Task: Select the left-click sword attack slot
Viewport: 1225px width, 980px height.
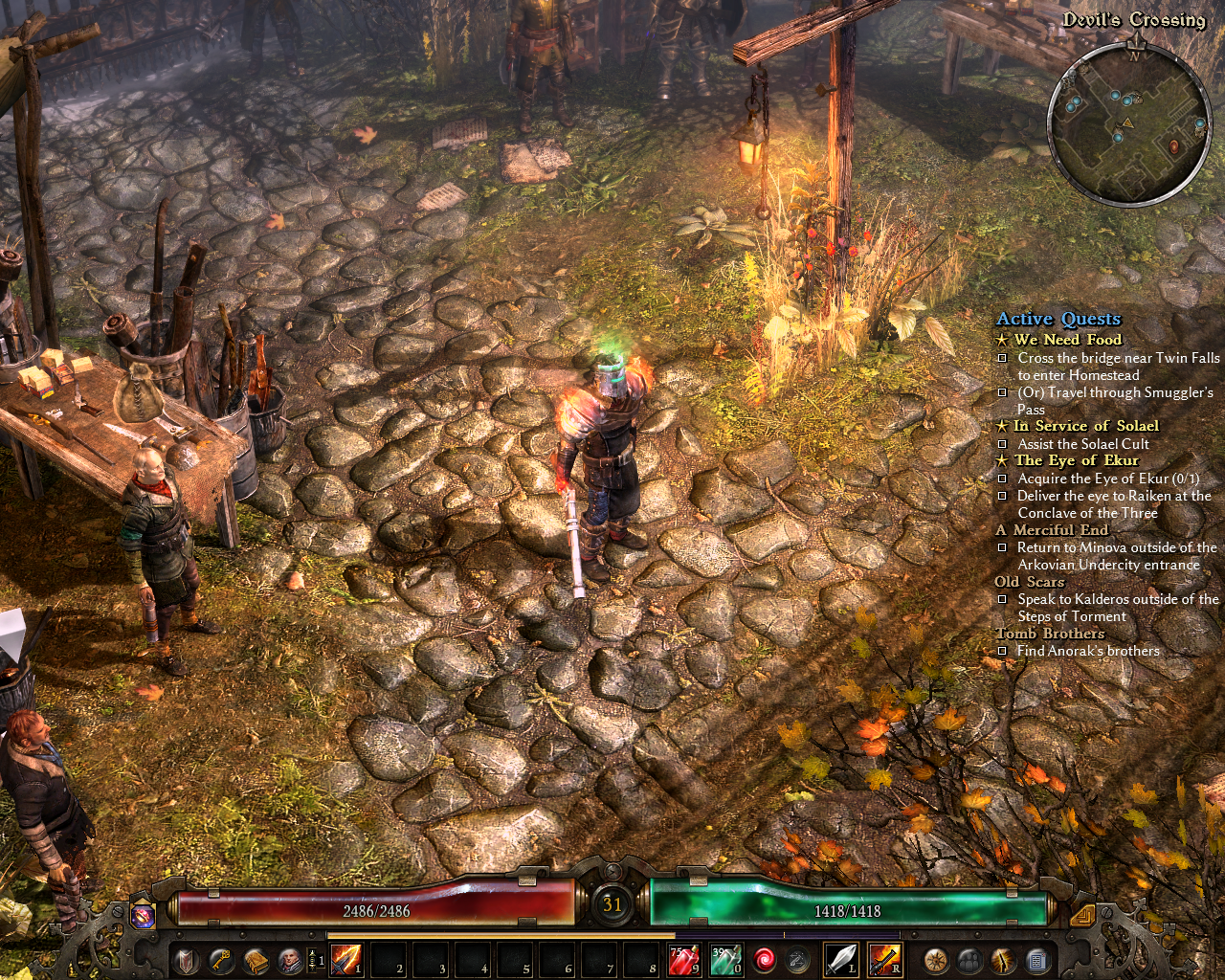Action: point(840,959)
